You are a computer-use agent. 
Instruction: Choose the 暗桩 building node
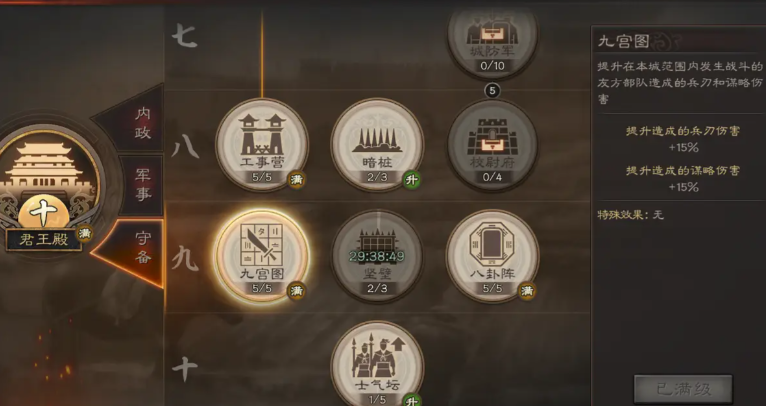coord(377,143)
